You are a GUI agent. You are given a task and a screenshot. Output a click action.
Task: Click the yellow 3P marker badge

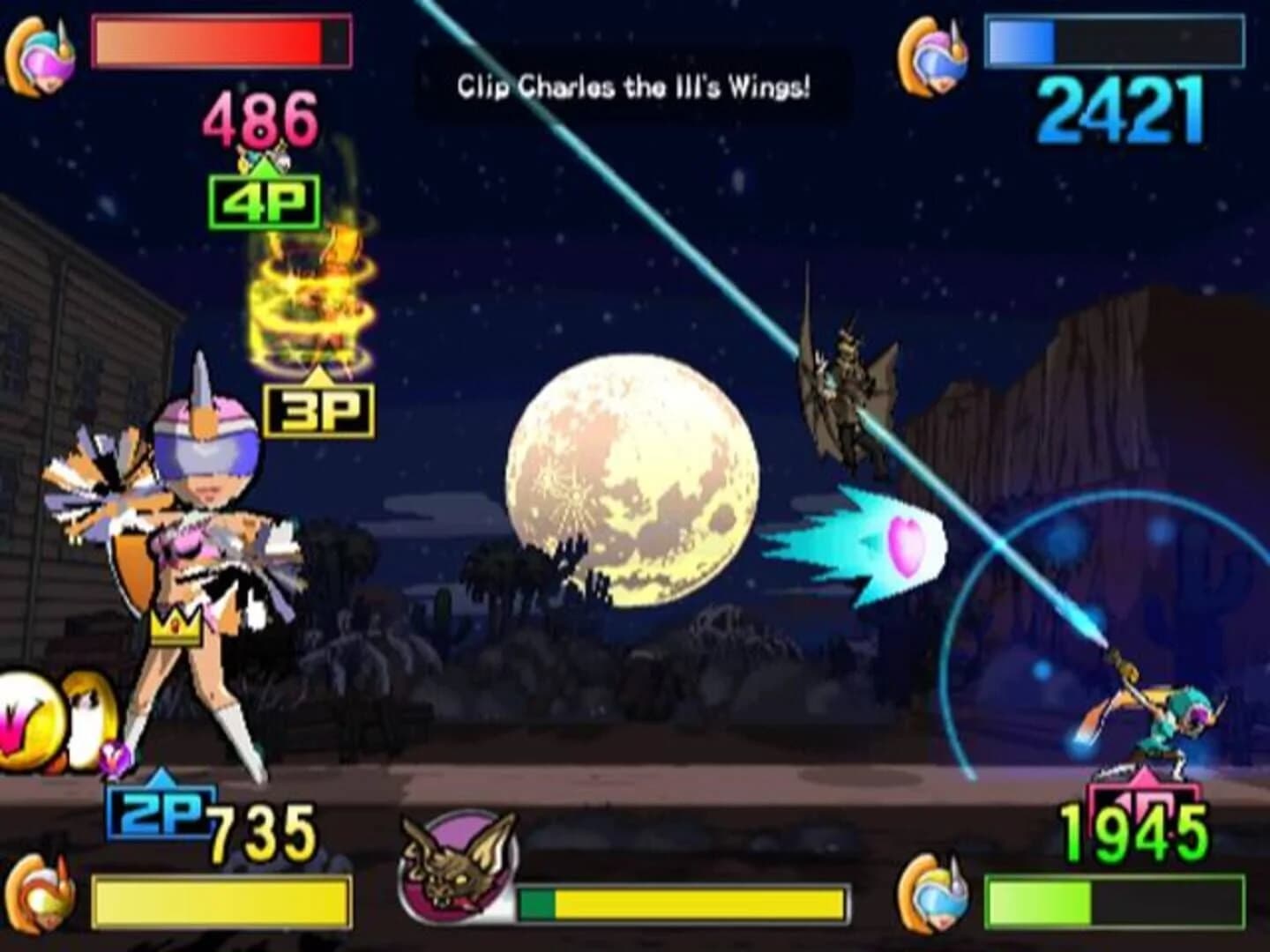pyautogui.click(x=317, y=408)
